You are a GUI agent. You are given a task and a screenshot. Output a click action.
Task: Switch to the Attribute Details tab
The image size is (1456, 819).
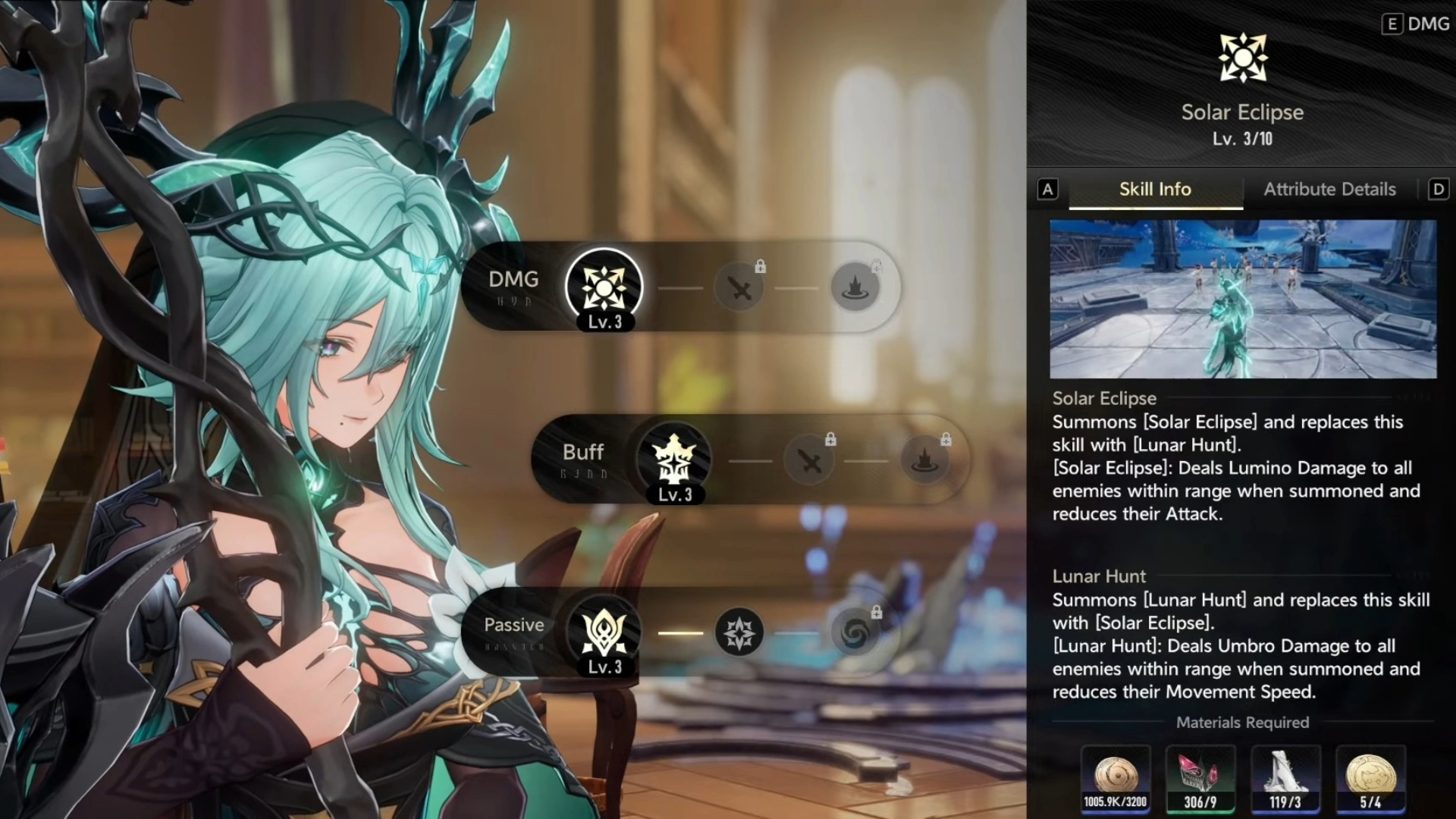tap(1329, 190)
